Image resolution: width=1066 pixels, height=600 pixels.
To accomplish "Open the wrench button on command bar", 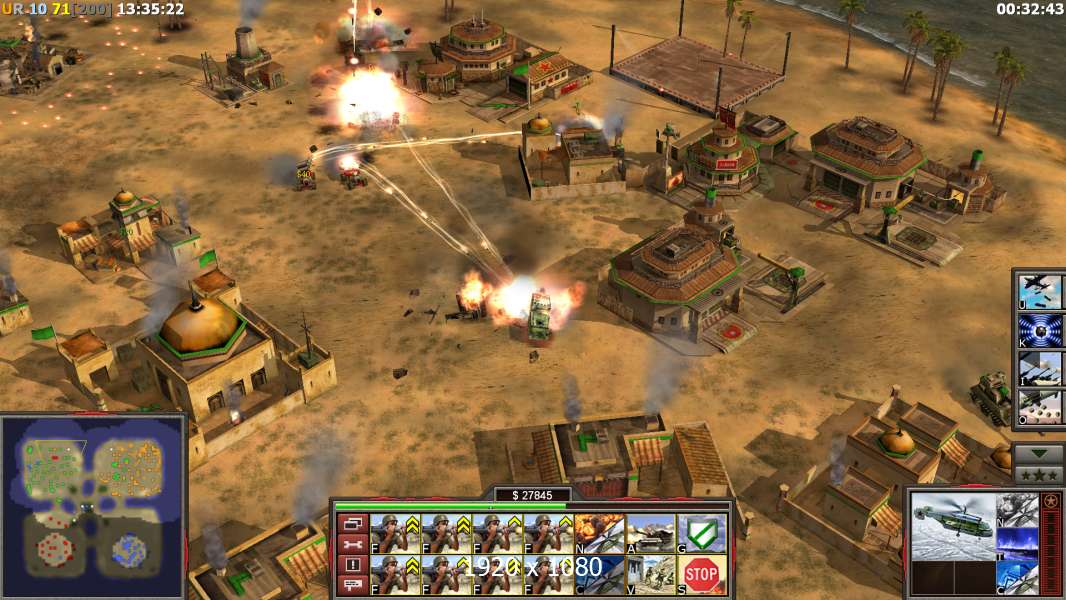I will click(352, 544).
